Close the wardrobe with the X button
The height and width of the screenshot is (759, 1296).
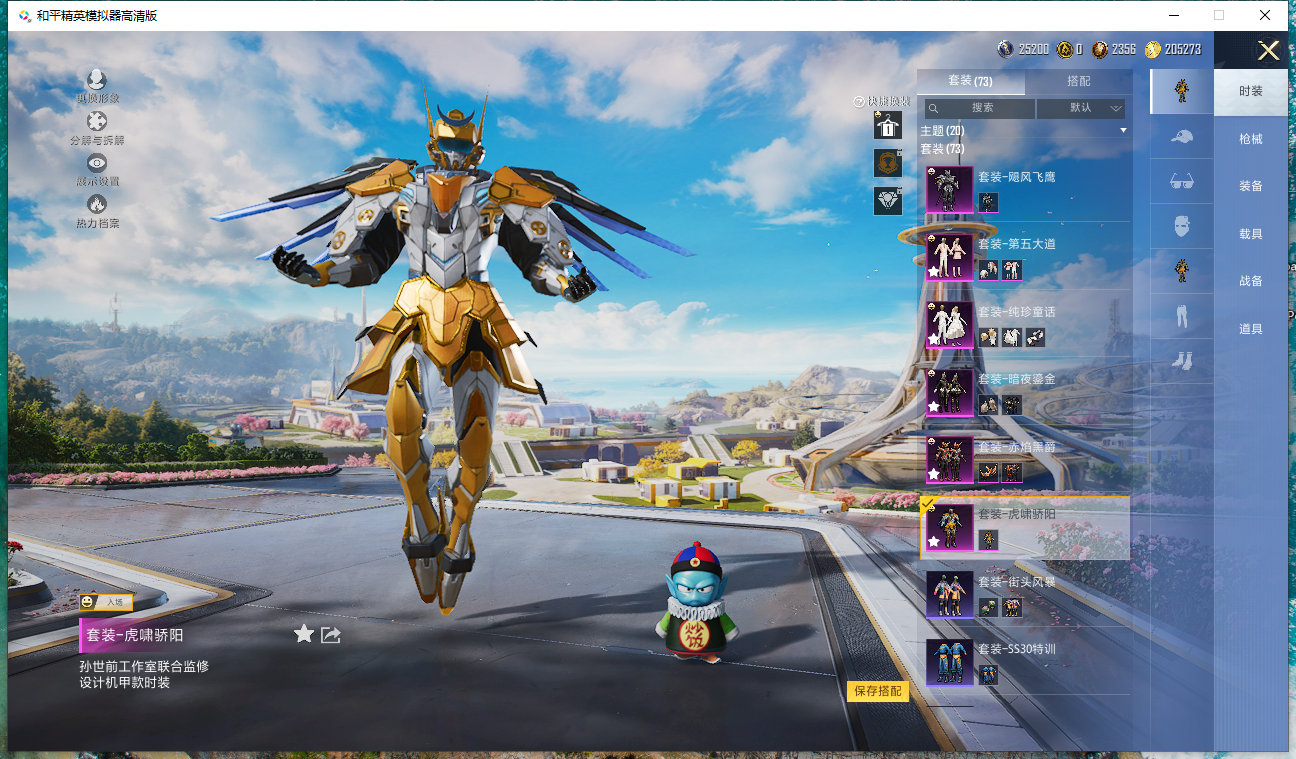(x=1268, y=51)
